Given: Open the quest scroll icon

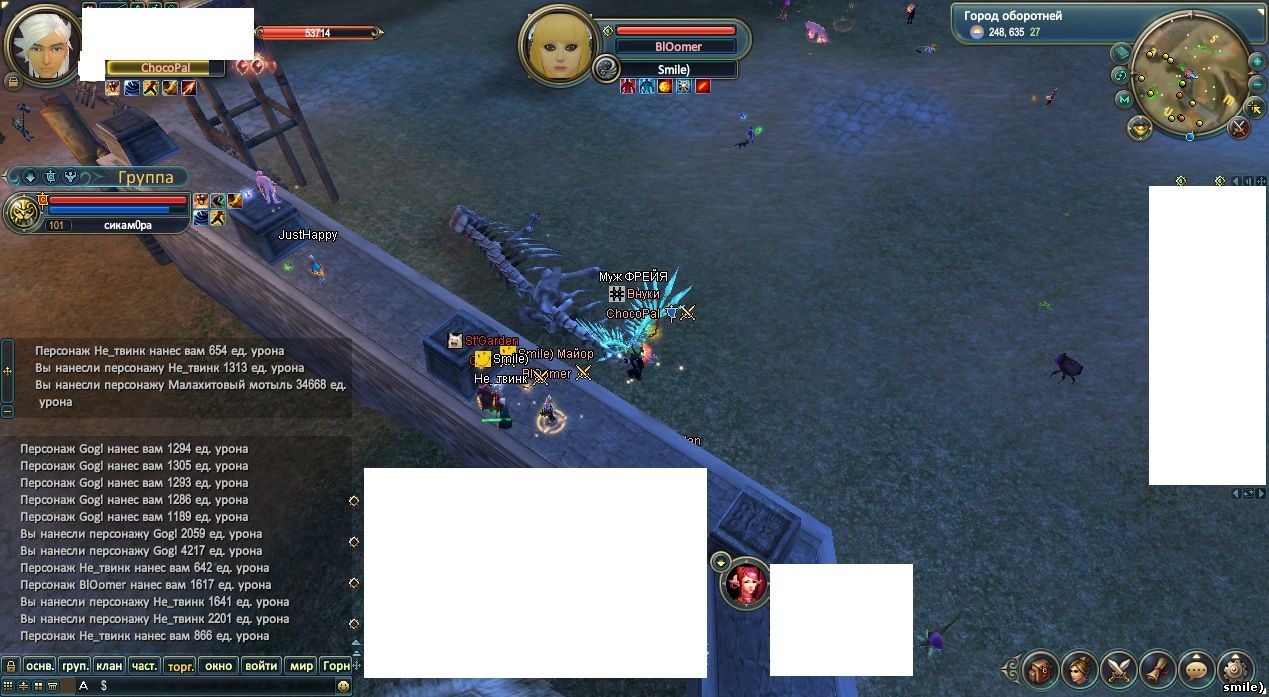Looking at the screenshot, I should click(x=1158, y=669).
